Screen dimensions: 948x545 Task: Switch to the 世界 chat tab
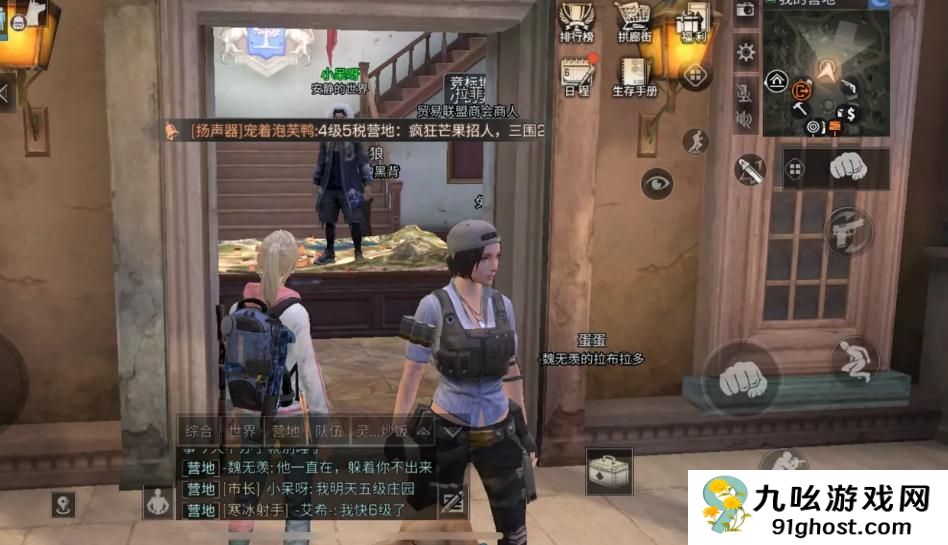tap(242, 432)
